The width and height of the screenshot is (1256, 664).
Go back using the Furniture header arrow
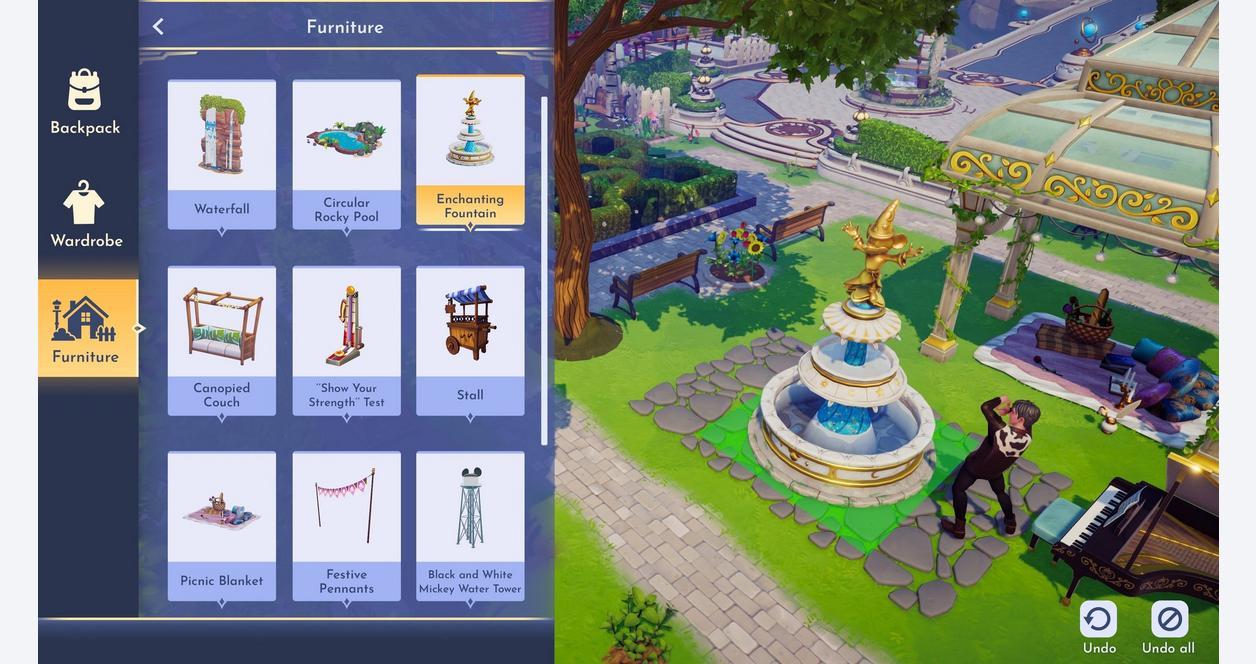coord(158,27)
